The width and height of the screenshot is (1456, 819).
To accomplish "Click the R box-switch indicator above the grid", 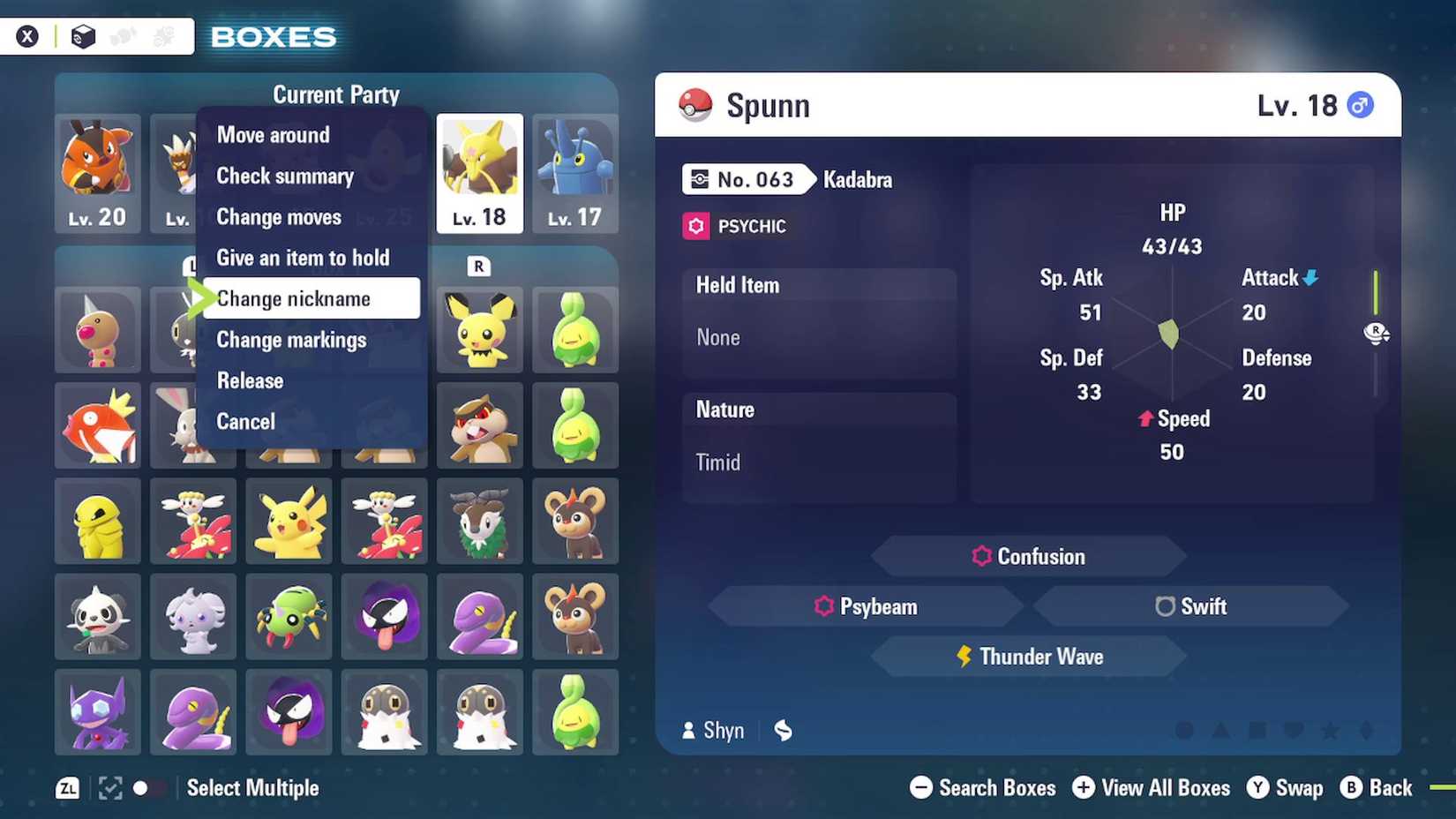I will [x=478, y=266].
